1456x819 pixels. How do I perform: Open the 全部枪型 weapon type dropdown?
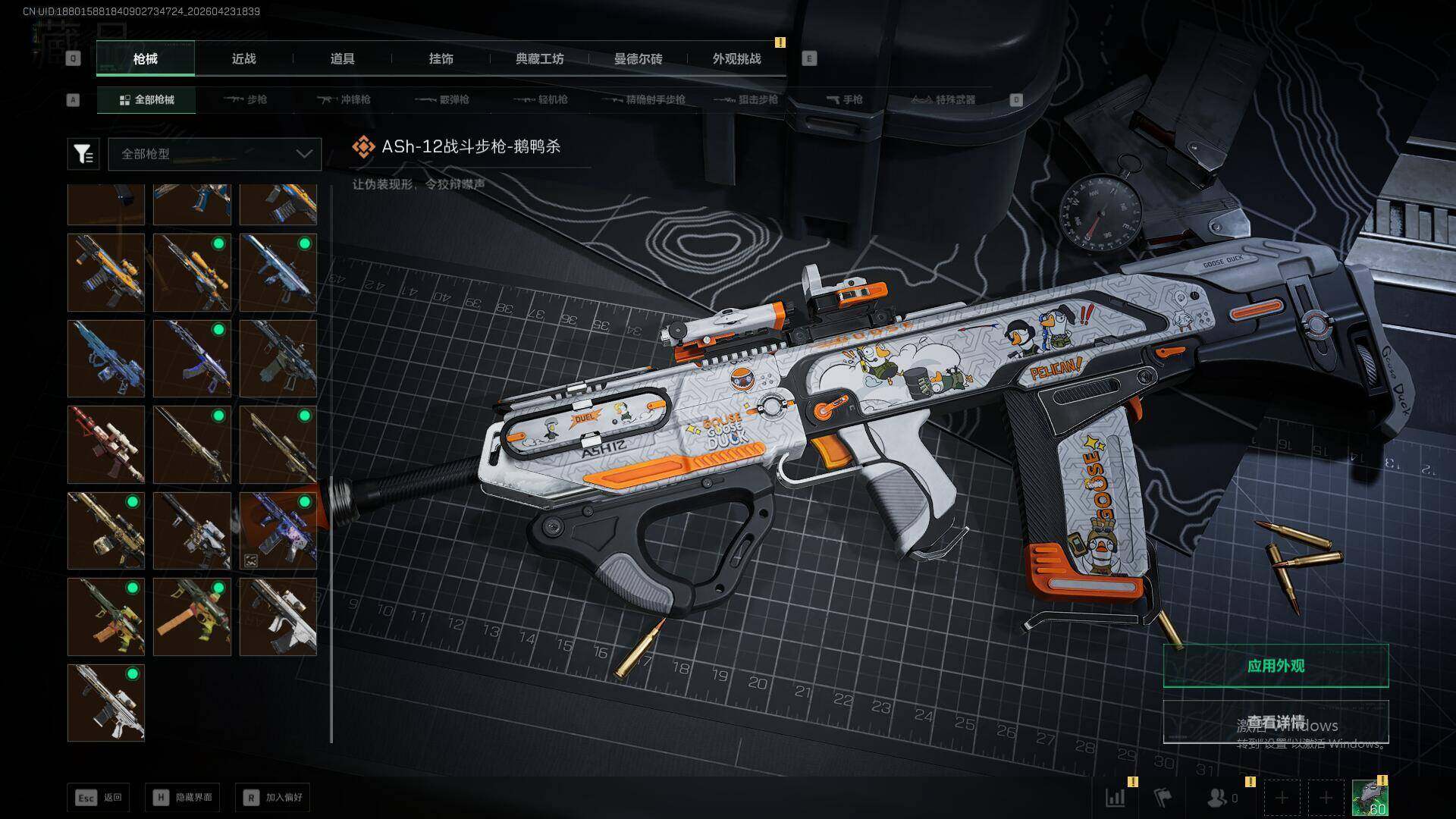pos(215,154)
